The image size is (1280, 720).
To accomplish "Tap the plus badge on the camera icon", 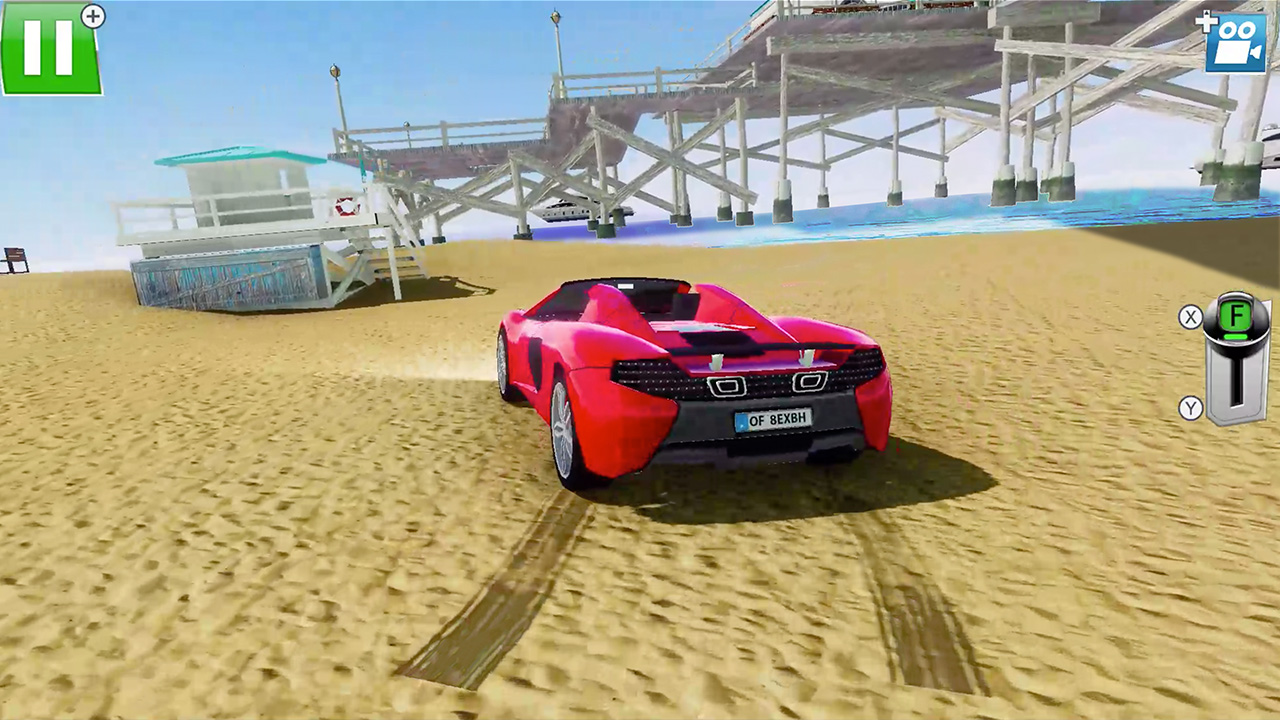I will pos(1206,23).
